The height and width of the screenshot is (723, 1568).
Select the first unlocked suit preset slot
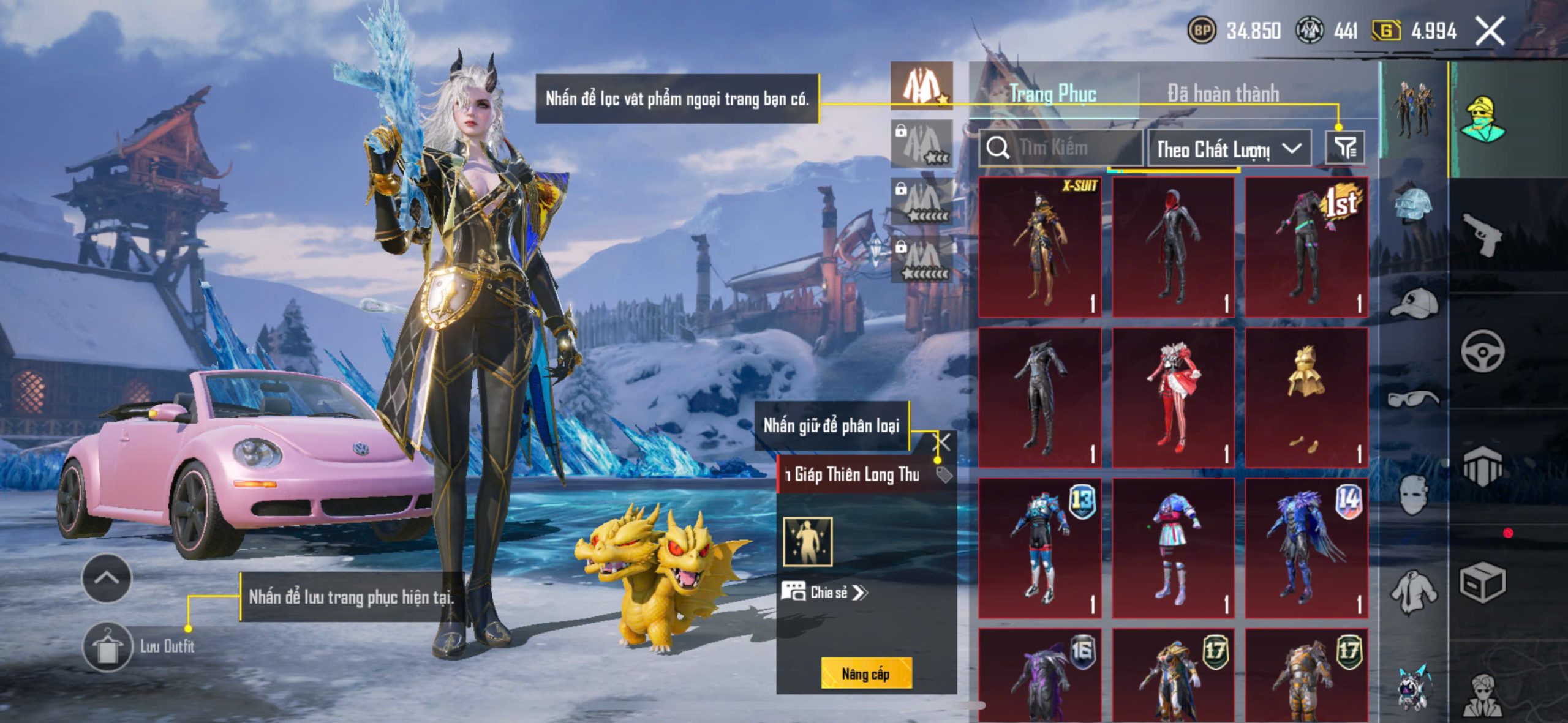[x=922, y=86]
